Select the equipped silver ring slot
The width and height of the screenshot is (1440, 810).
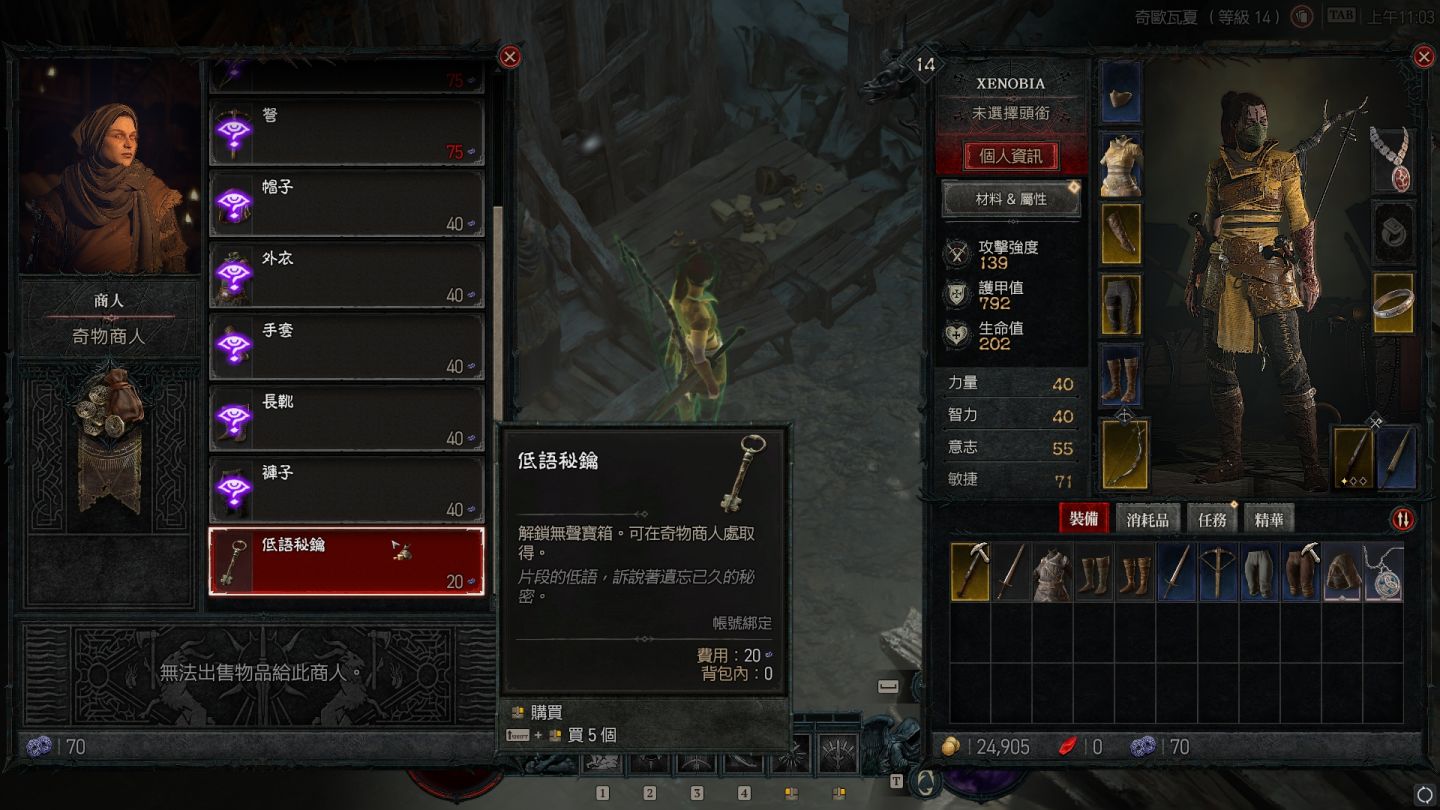pos(1393,304)
